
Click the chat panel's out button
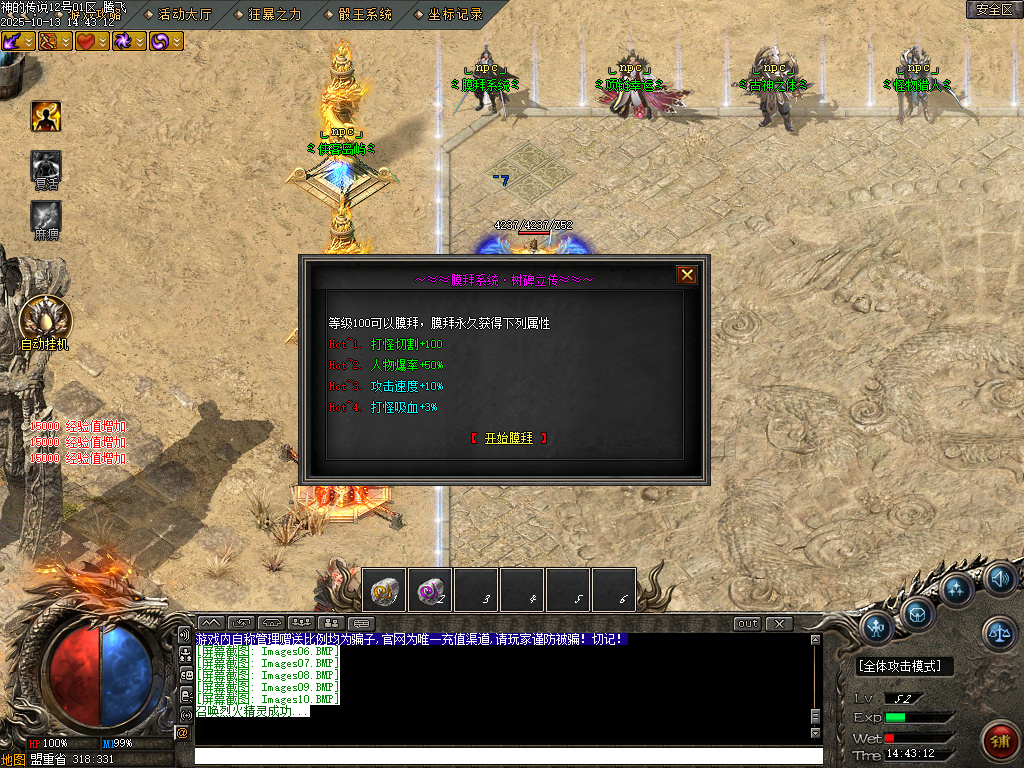coord(747,624)
